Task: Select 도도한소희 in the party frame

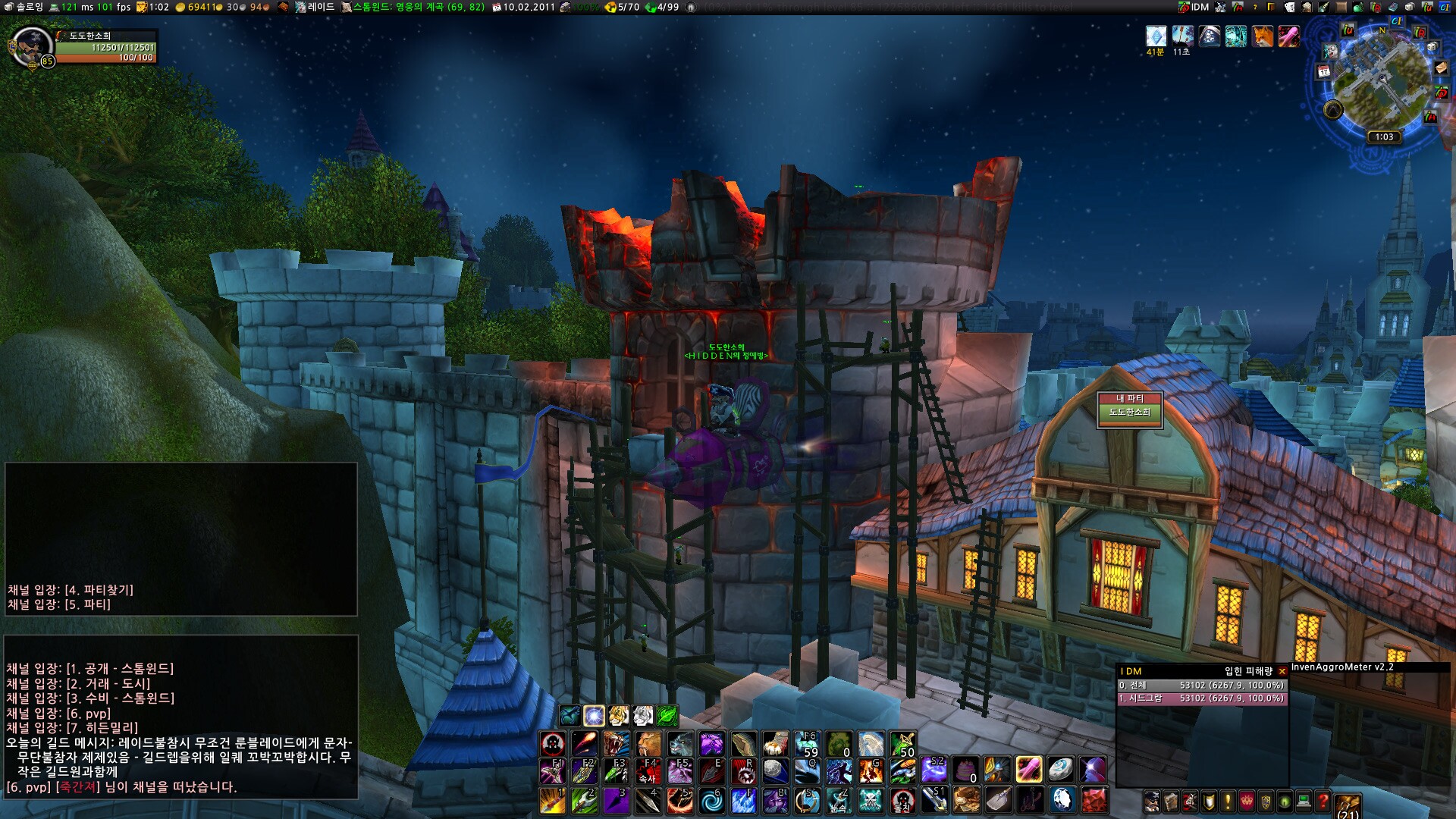Action: coord(1129,413)
